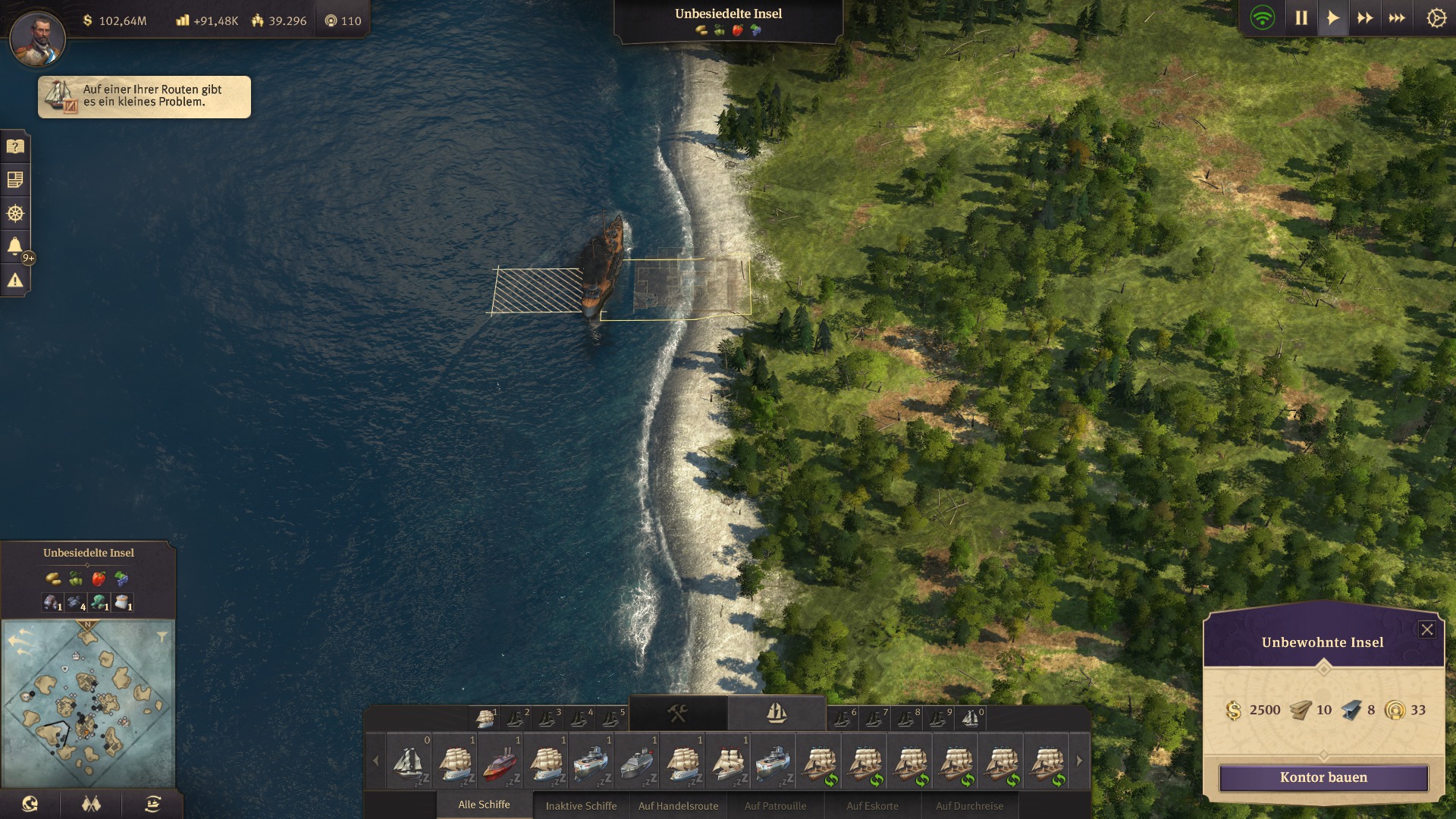Set game speed to normal play

click(1332, 18)
